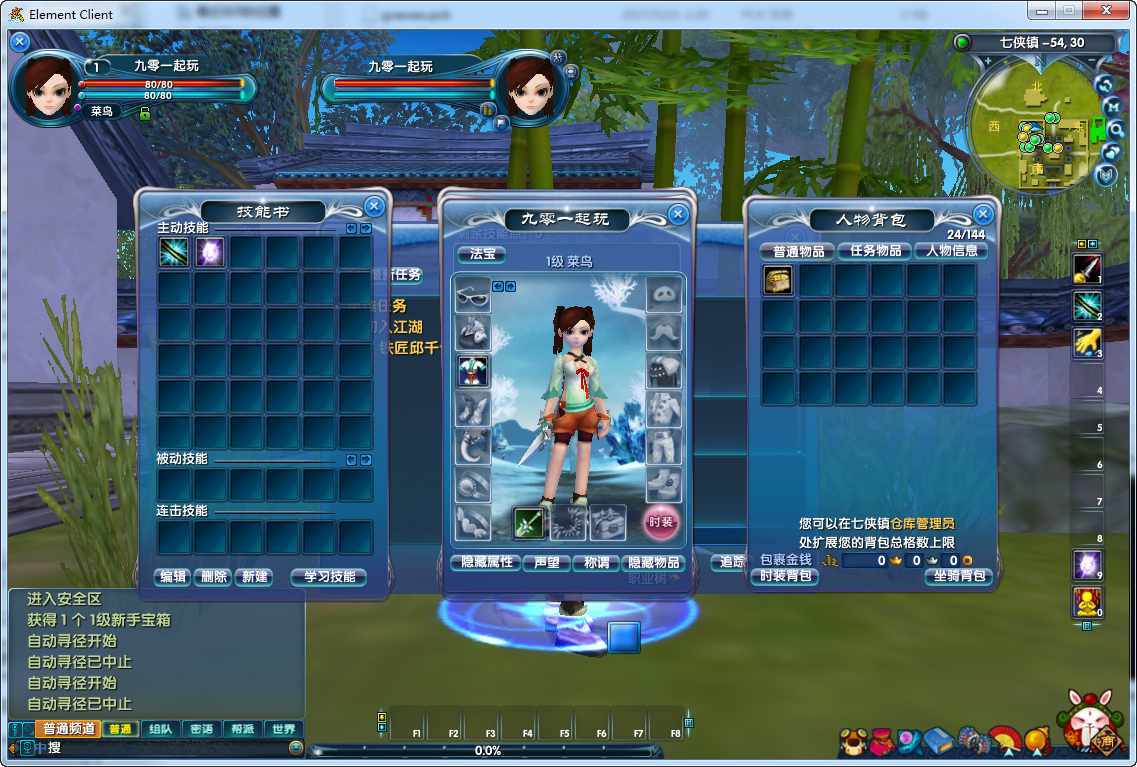This screenshot has width=1137, height=767.
Task: Open the 法宝 treasure tab
Action: (482, 254)
